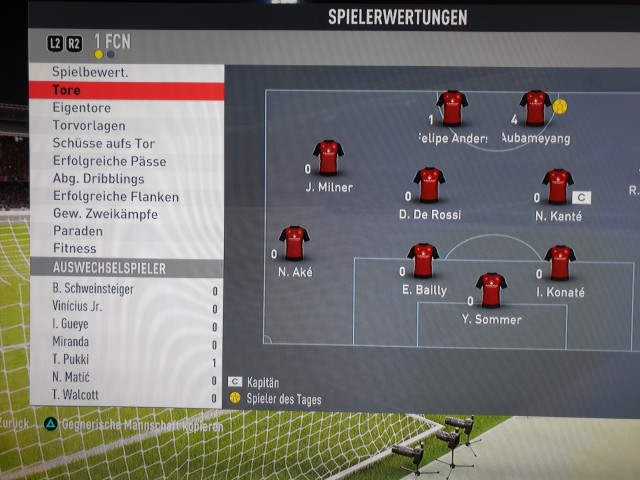640x480 pixels.
Task: Select Aubameyang's shirt on the pitch
Action: click(x=535, y=108)
